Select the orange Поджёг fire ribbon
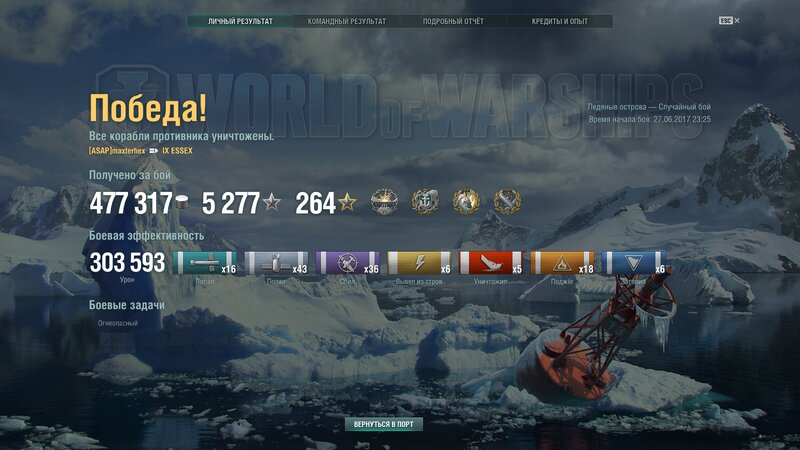The height and width of the screenshot is (450, 800). click(561, 263)
